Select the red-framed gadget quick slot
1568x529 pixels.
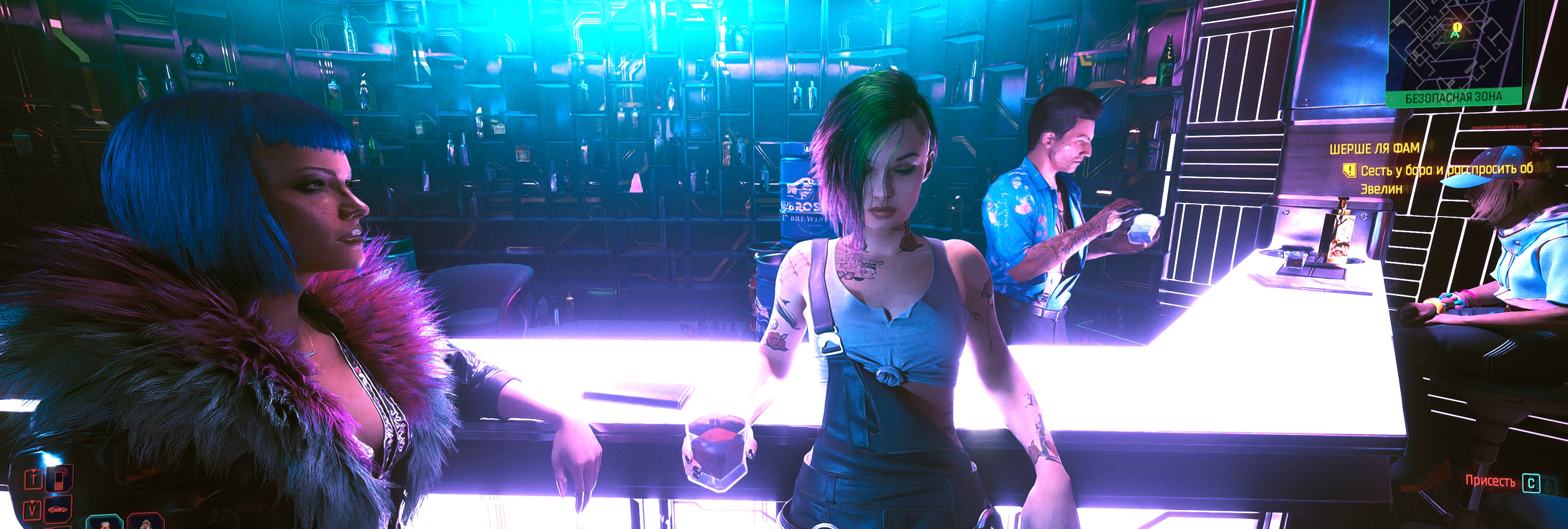(145, 522)
